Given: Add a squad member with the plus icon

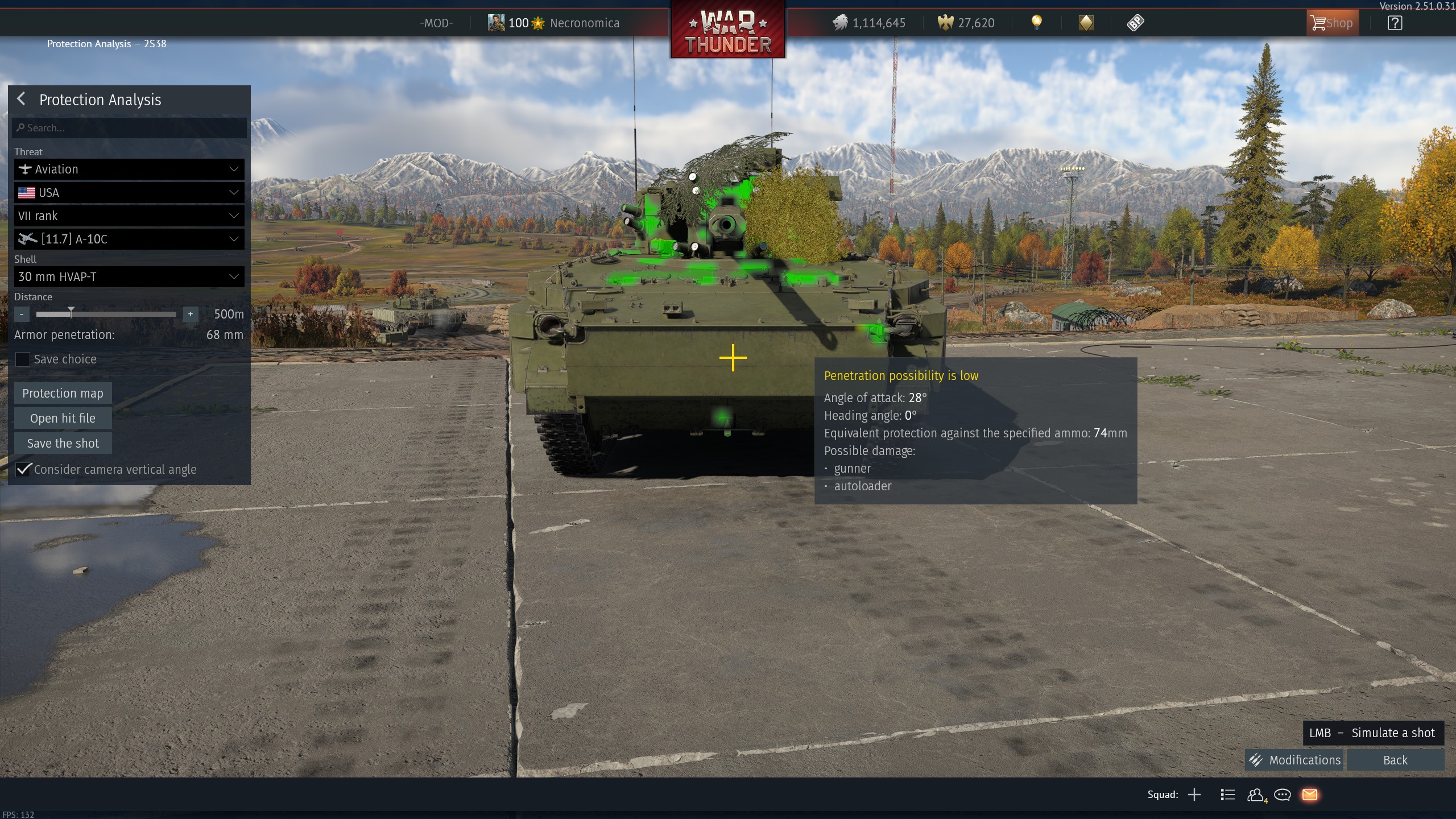Looking at the screenshot, I should (x=1194, y=795).
